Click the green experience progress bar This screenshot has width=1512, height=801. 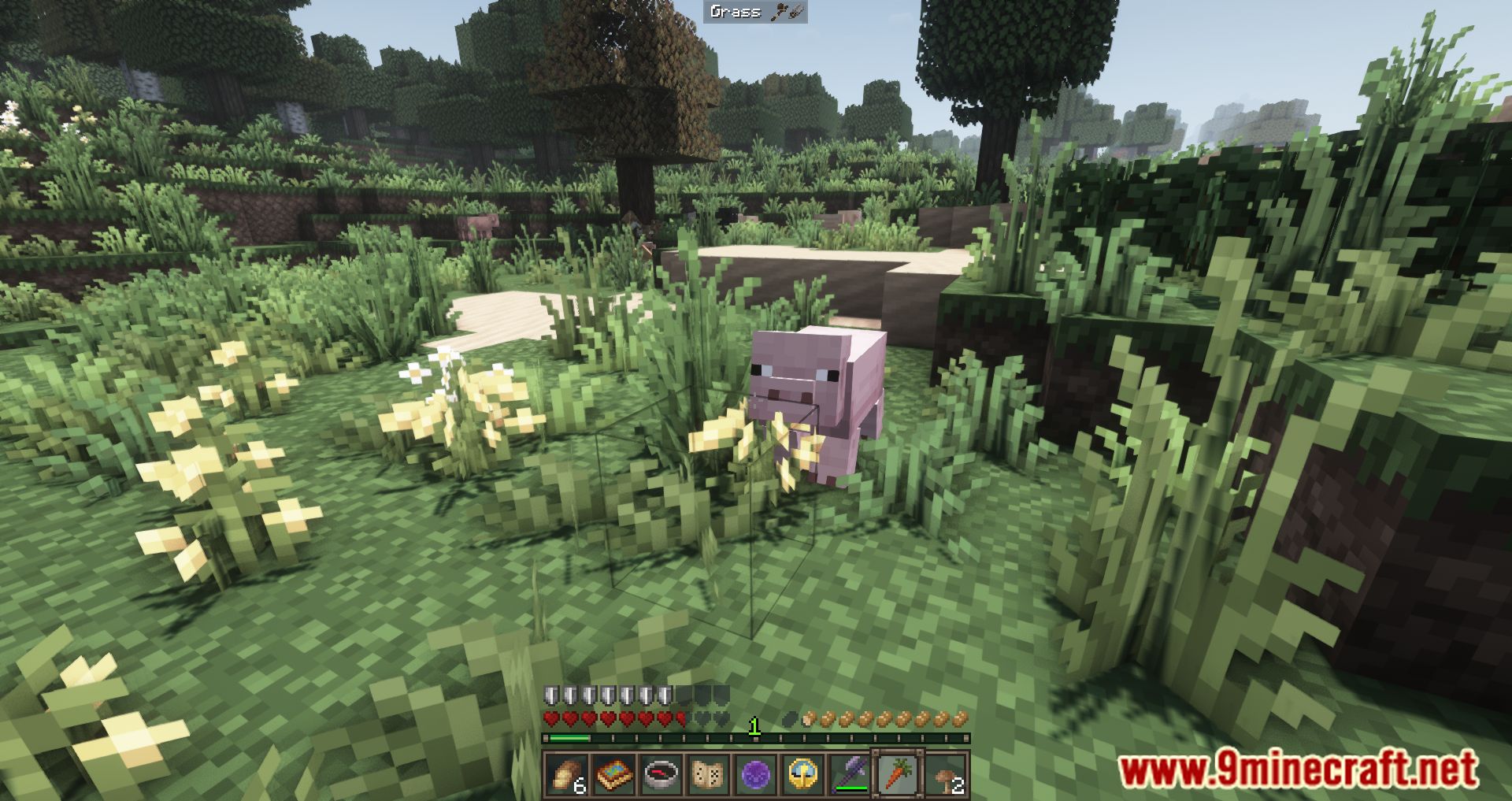tap(569, 737)
